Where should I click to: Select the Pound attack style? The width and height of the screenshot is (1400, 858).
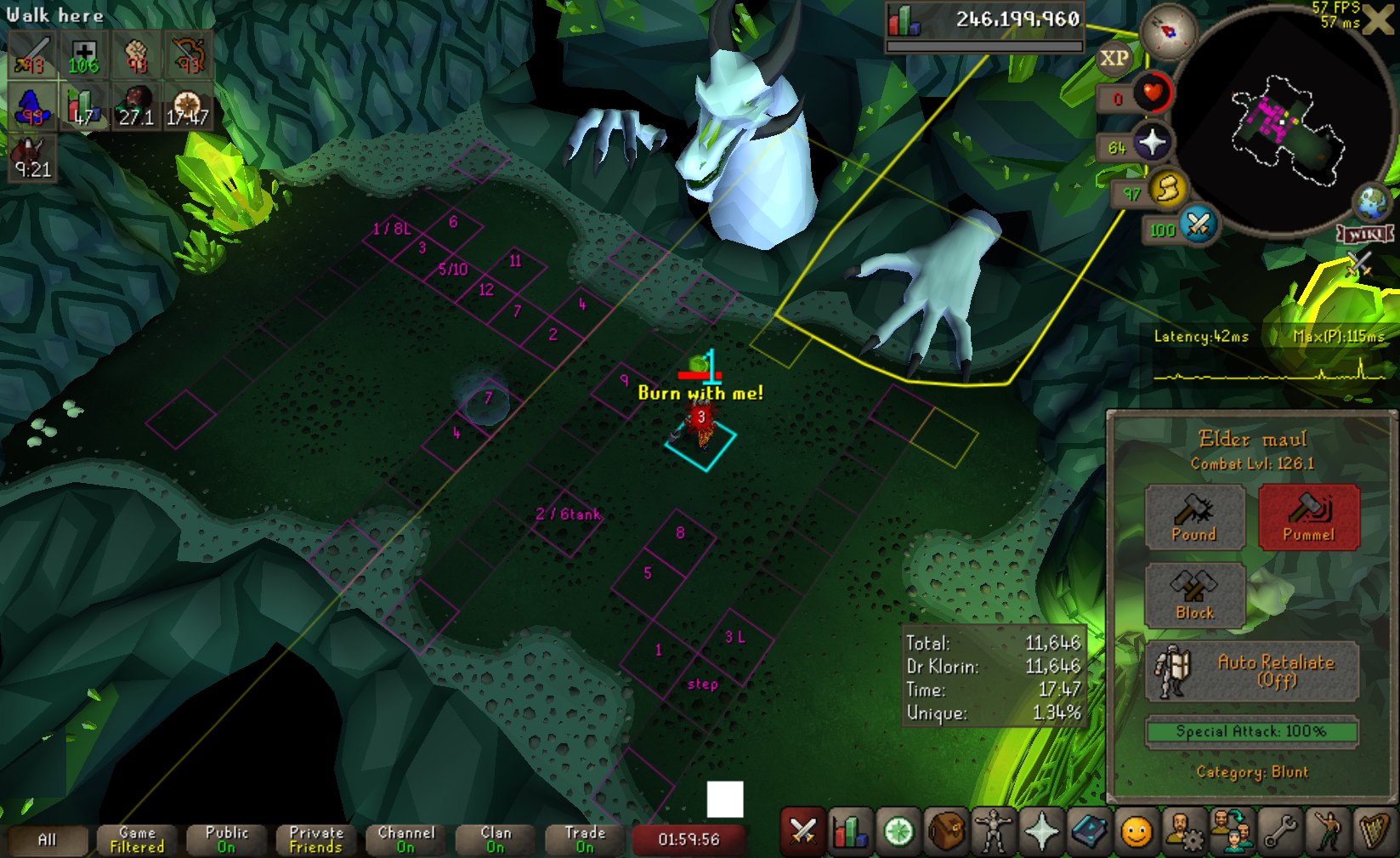(1194, 517)
